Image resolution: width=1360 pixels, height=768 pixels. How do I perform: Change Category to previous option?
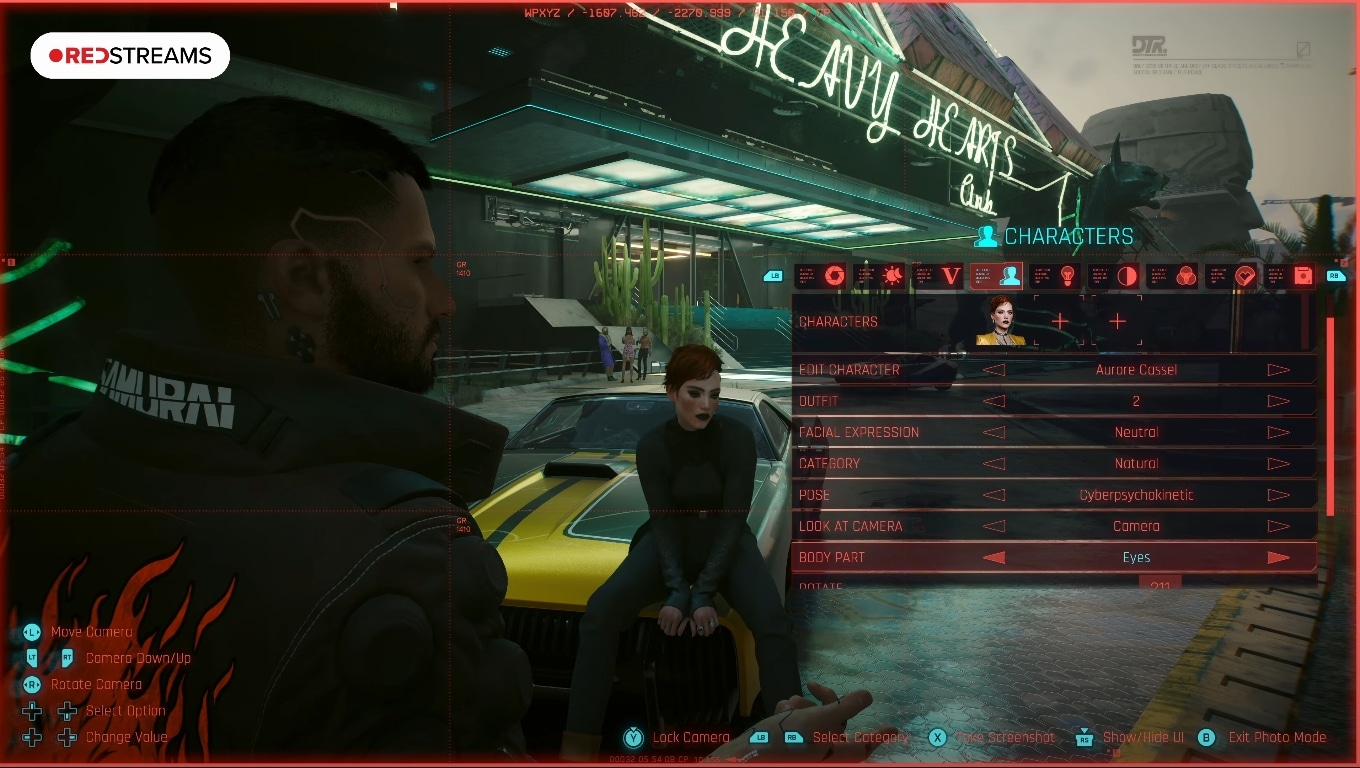(x=993, y=464)
